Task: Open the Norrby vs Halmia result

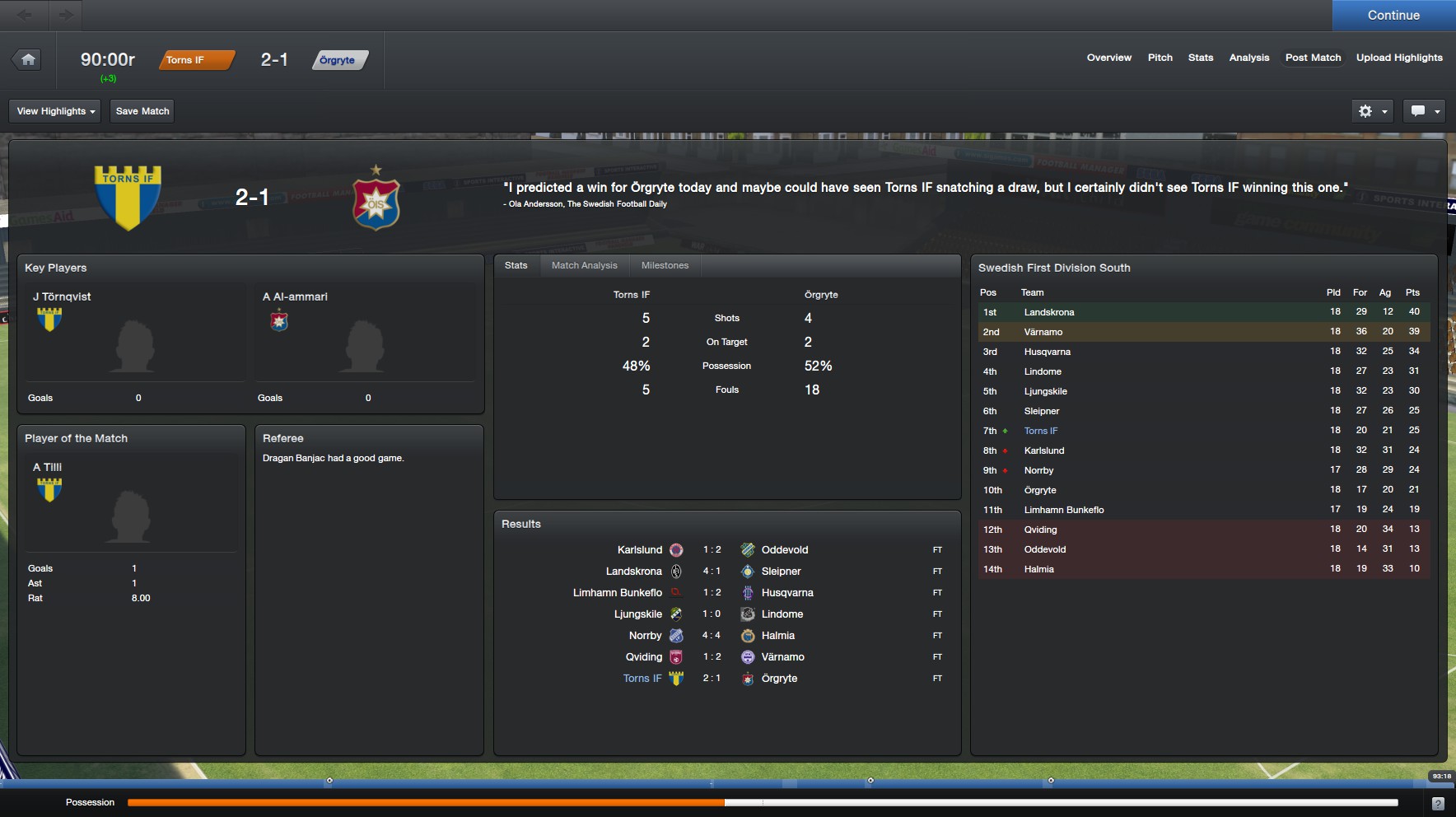Action: click(711, 636)
